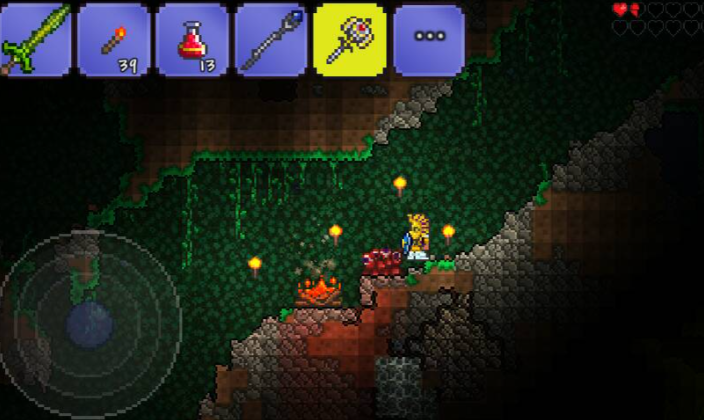The width and height of the screenshot is (704, 420).
Task: Tap the virtual movement joystick
Action: (x=90, y=322)
